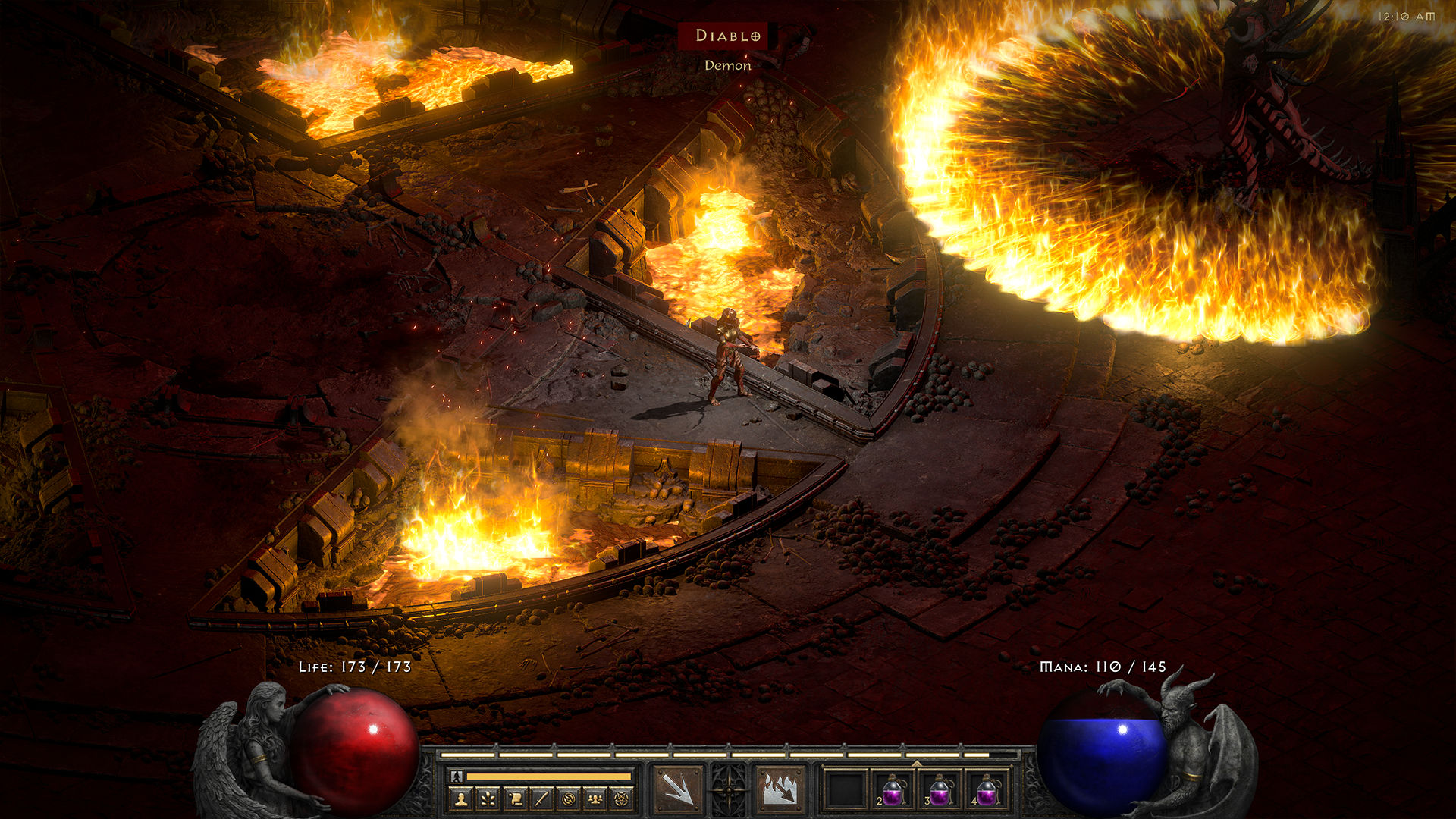Open the pentagram game menu button
The height and width of the screenshot is (819, 1456).
point(622,799)
